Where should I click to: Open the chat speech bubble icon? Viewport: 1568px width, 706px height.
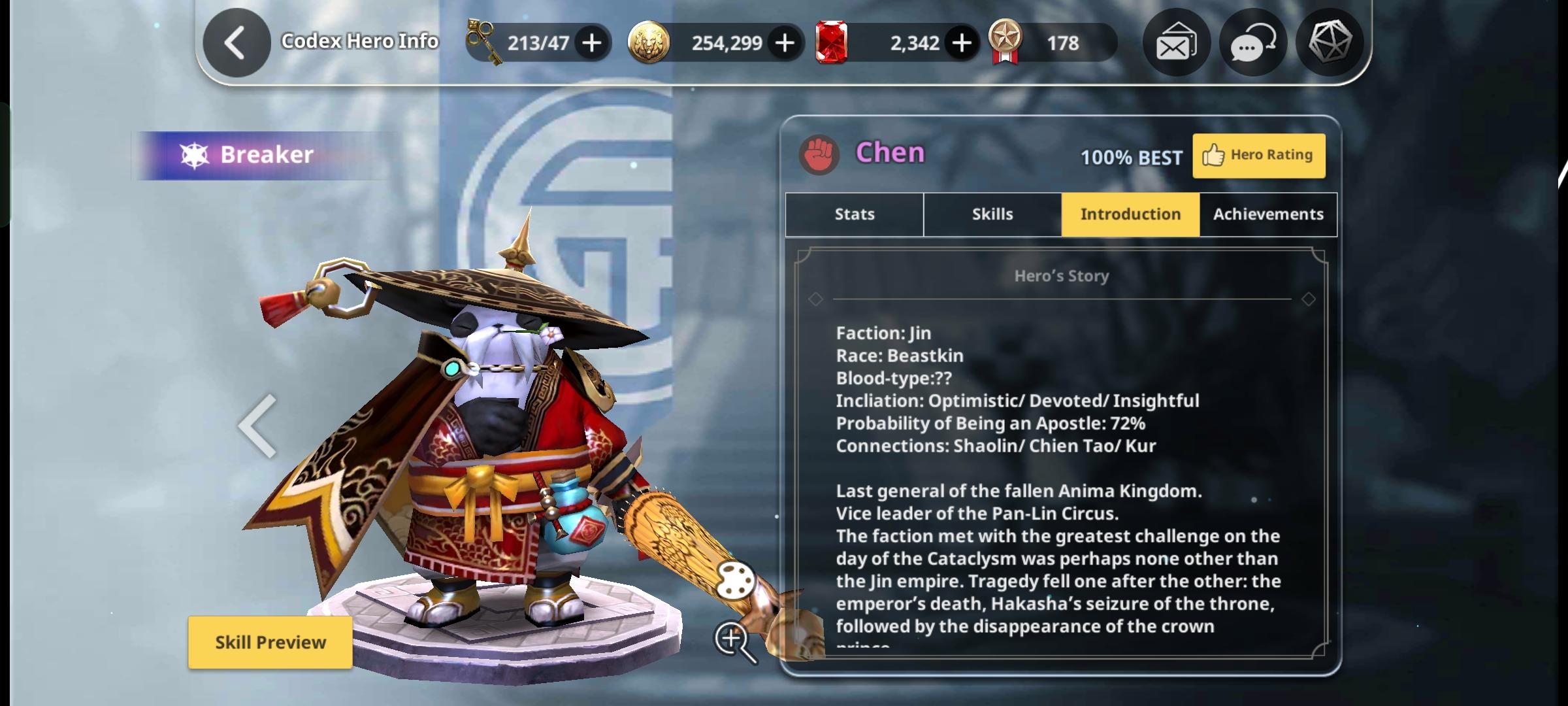coord(1252,43)
